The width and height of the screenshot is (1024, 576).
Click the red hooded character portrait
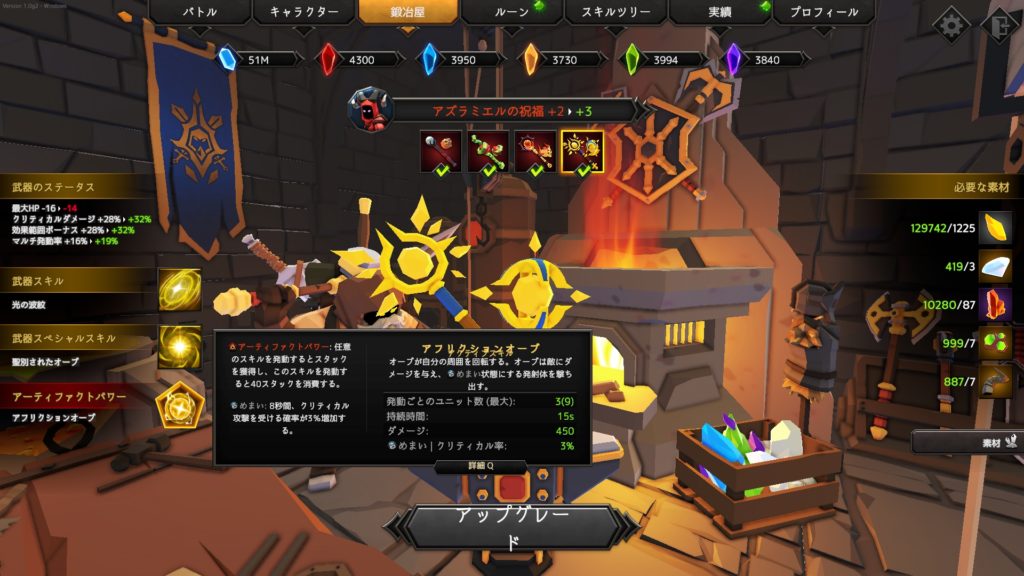[x=369, y=109]
